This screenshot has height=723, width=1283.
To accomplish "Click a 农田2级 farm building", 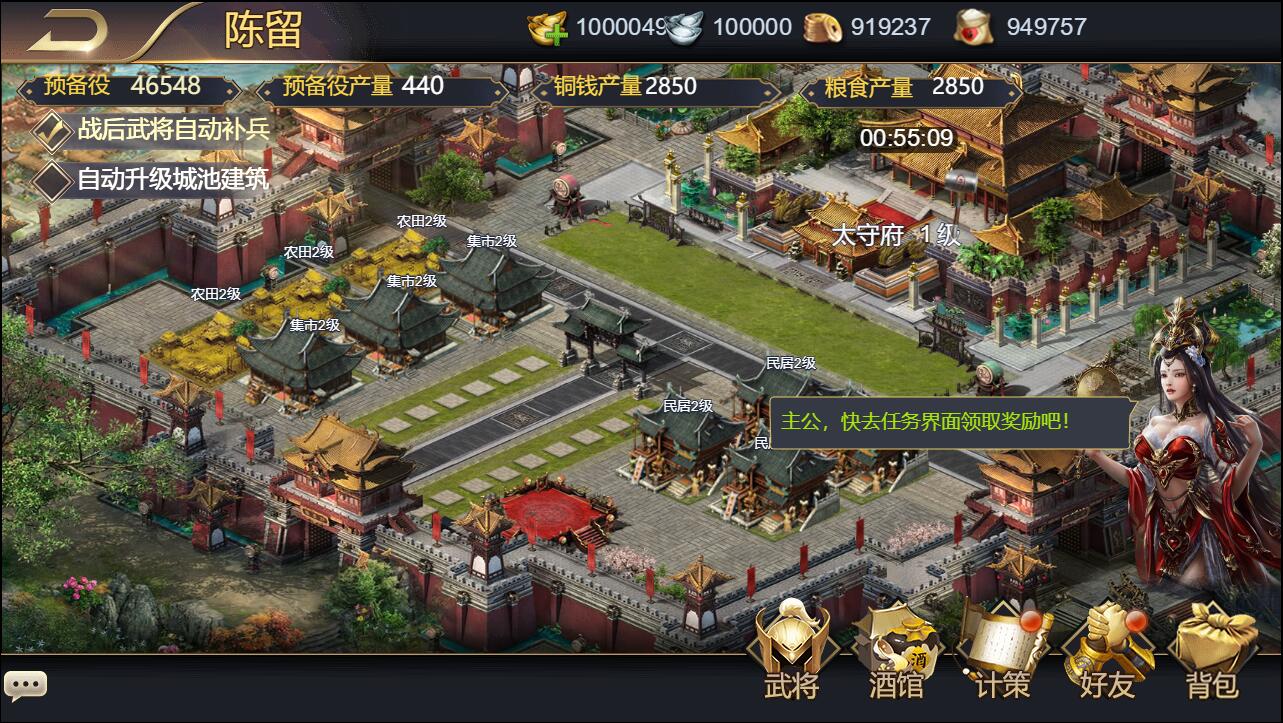I will 312,253.
